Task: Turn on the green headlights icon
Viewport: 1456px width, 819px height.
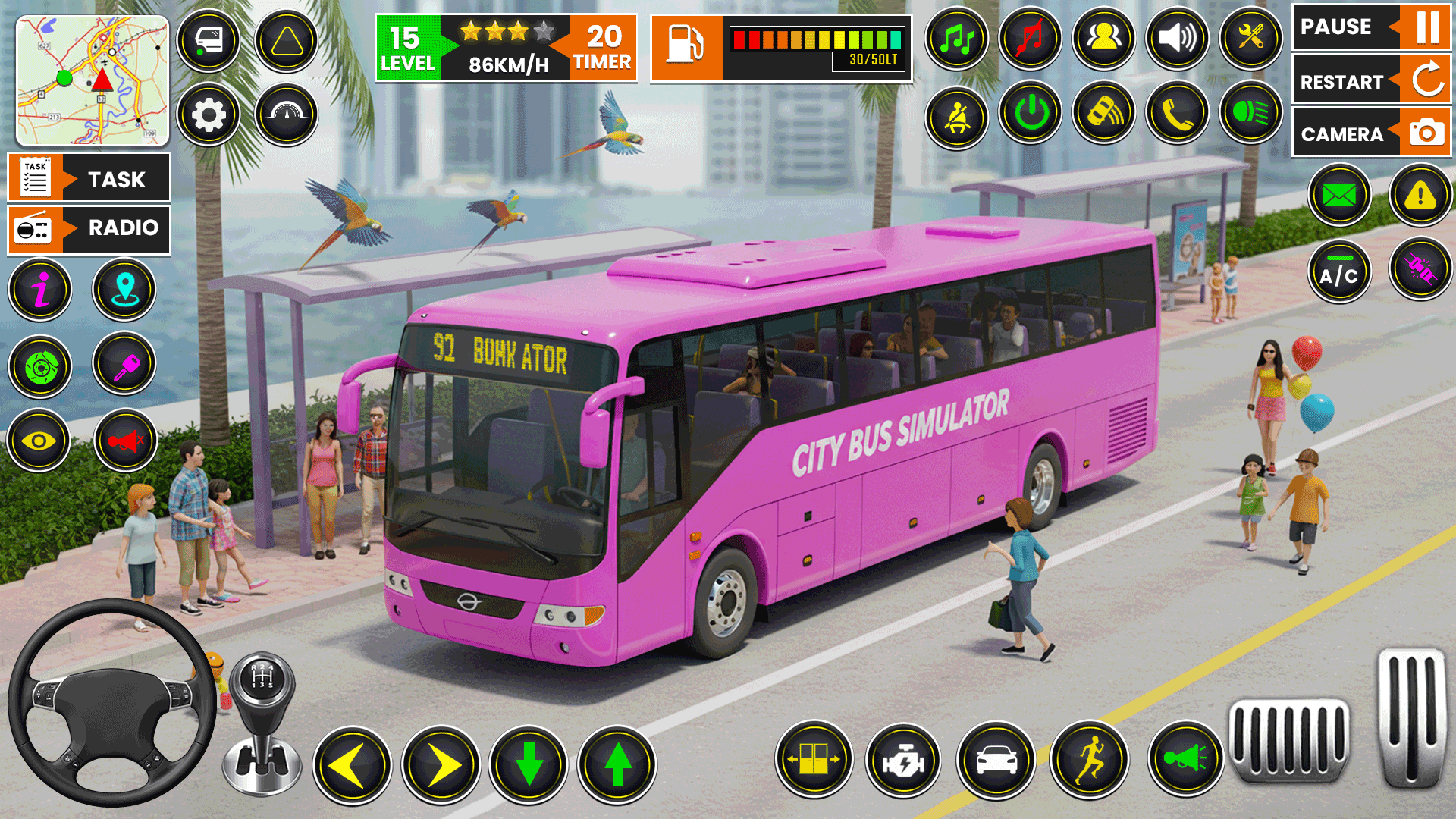Action: pos(1250,114)
